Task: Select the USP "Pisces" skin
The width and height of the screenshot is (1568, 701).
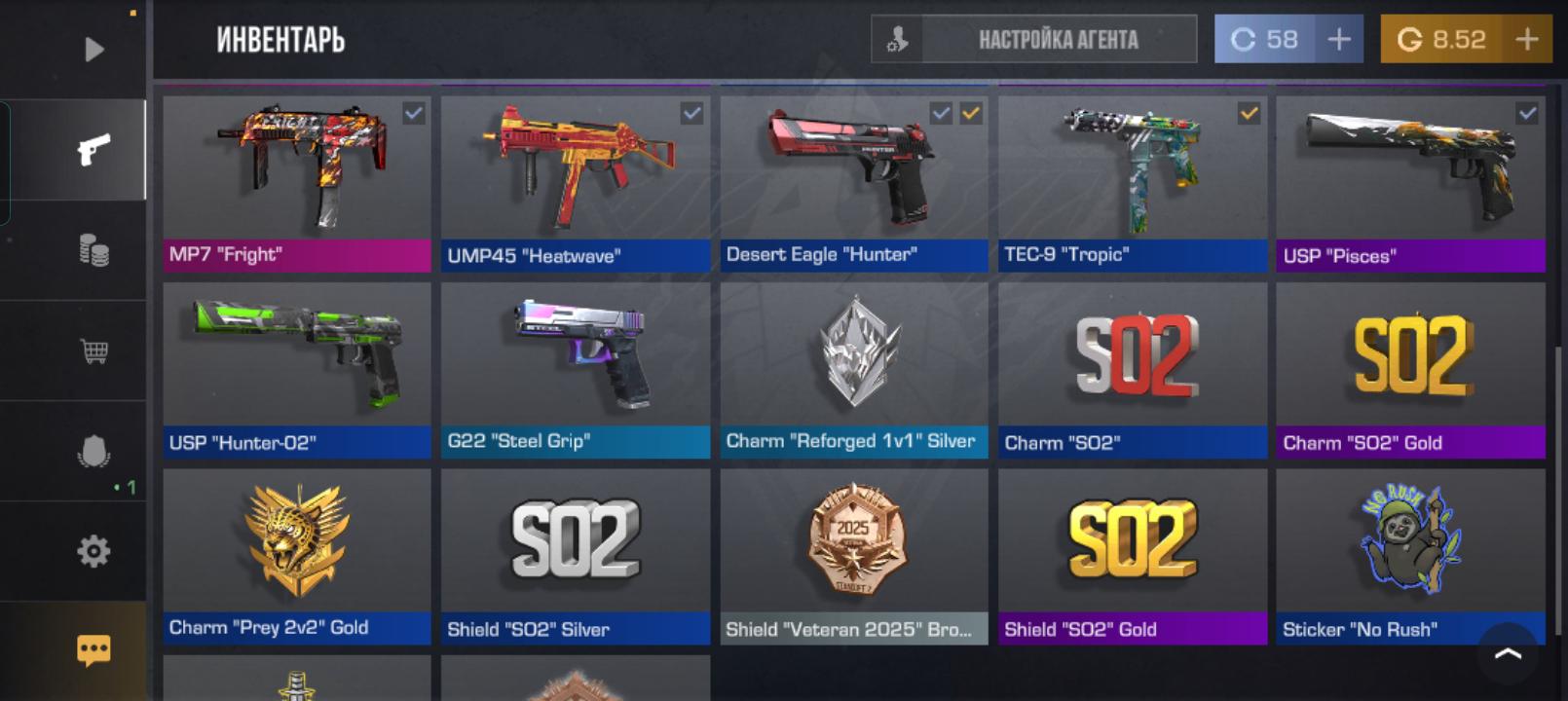Action: tap(1410, 182)
